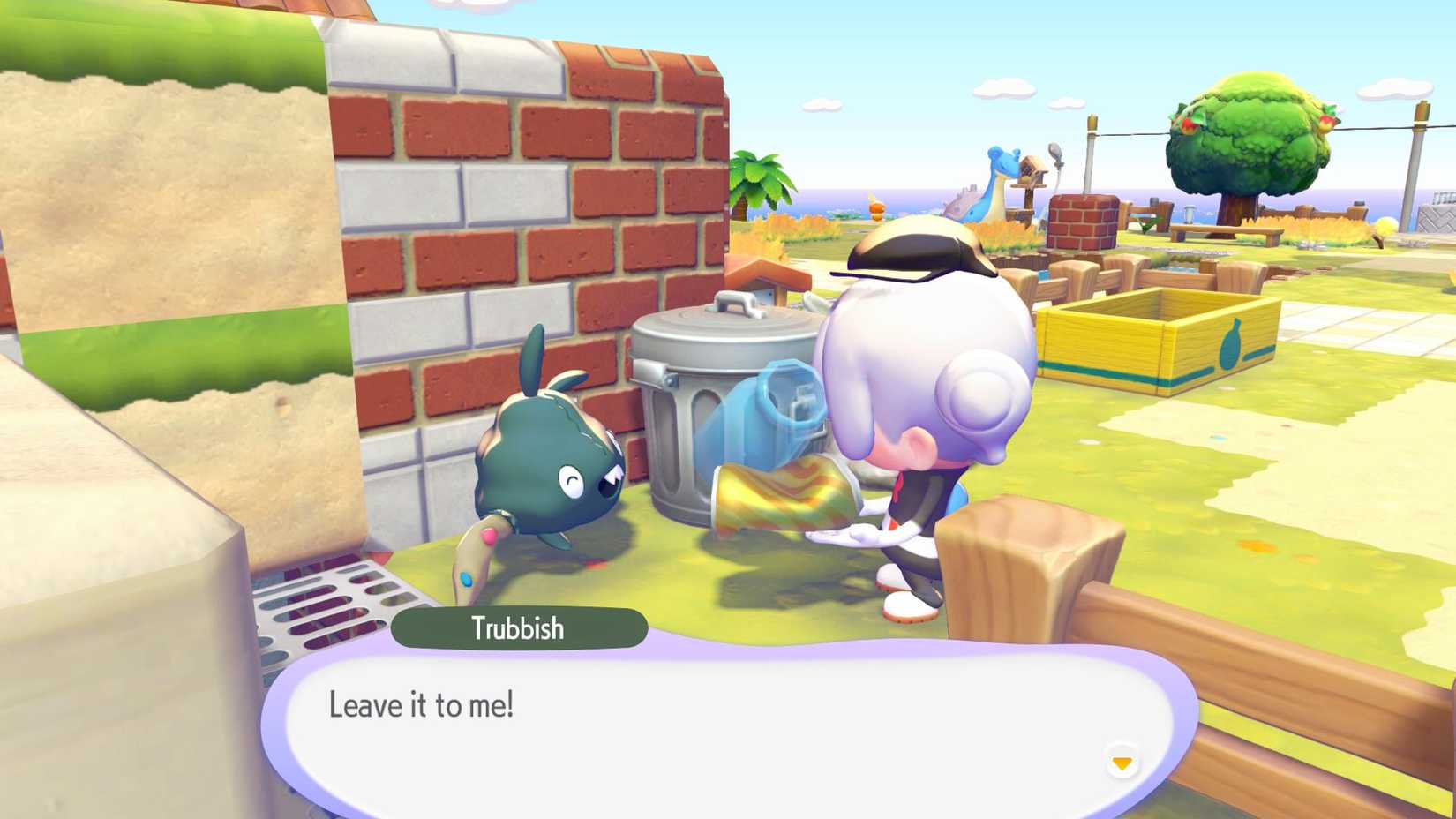Click the wooden bench on the far right

tap(1226, 231)
